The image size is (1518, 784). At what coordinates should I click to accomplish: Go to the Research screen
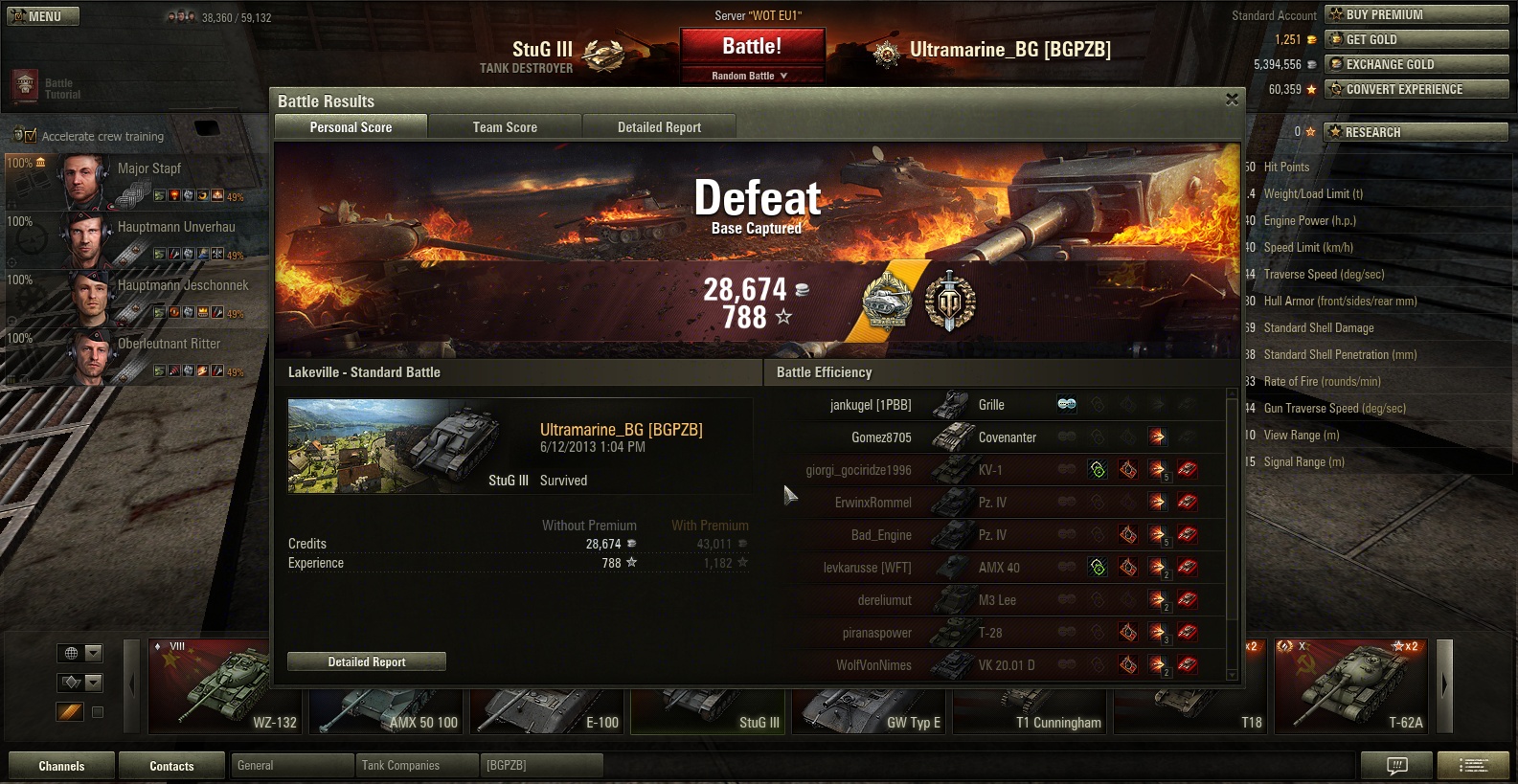point(1416,132)
